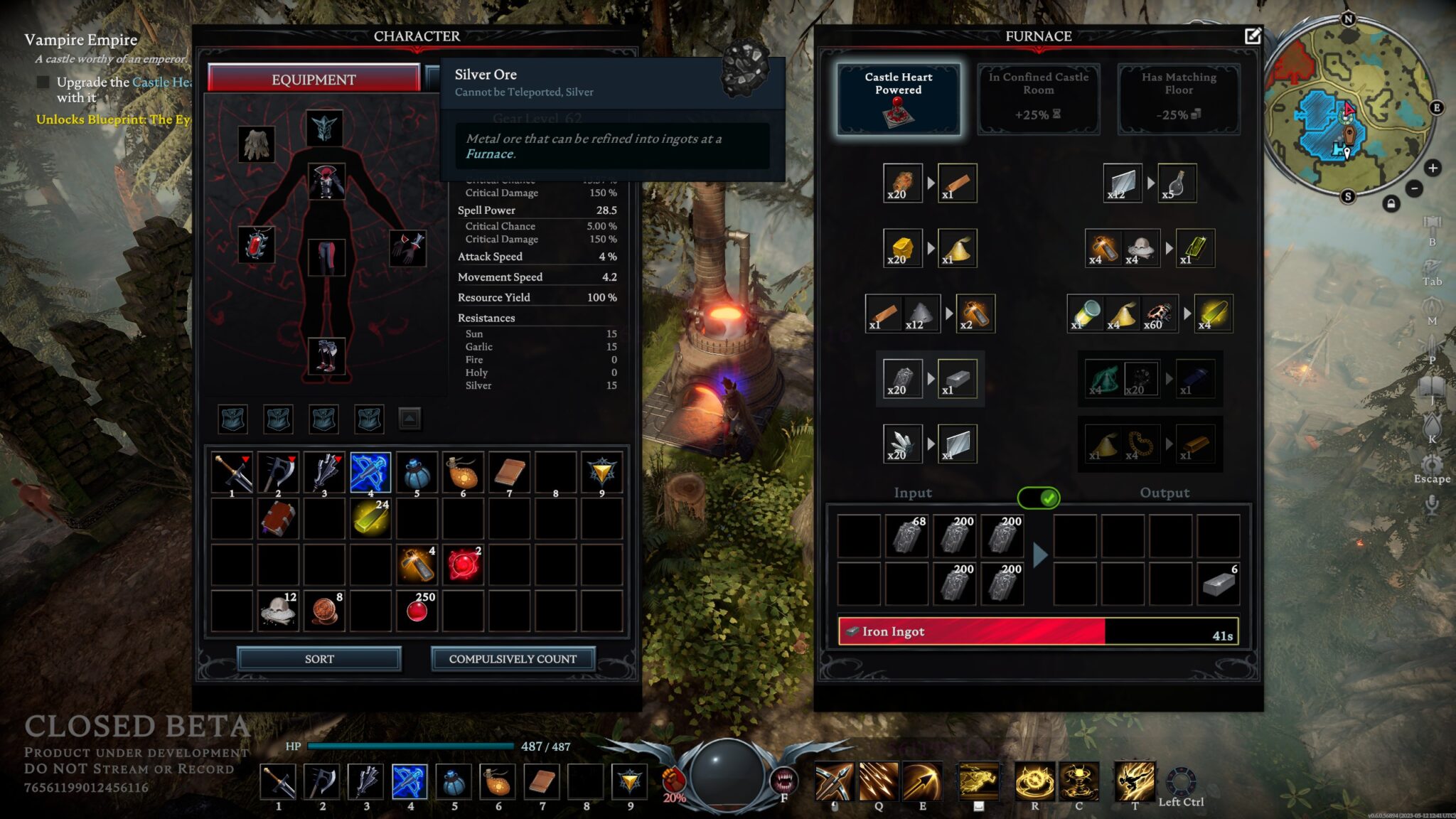Screen dimensions: 1456x819
Task: Select the Iron Ore to Iron Ingot recipe
Action: click(x=930, y=379)
